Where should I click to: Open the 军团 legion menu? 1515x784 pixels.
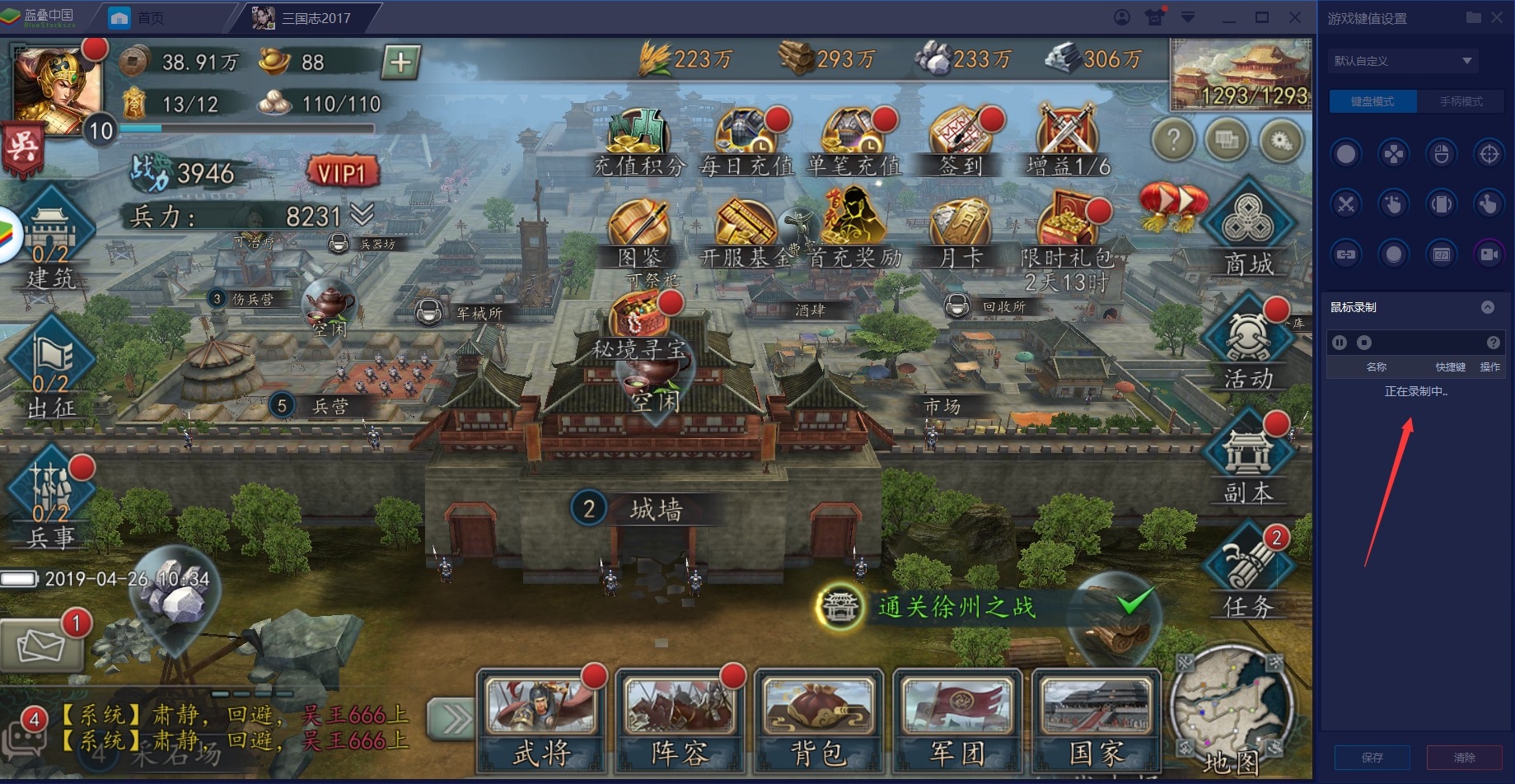coord(956,719)
